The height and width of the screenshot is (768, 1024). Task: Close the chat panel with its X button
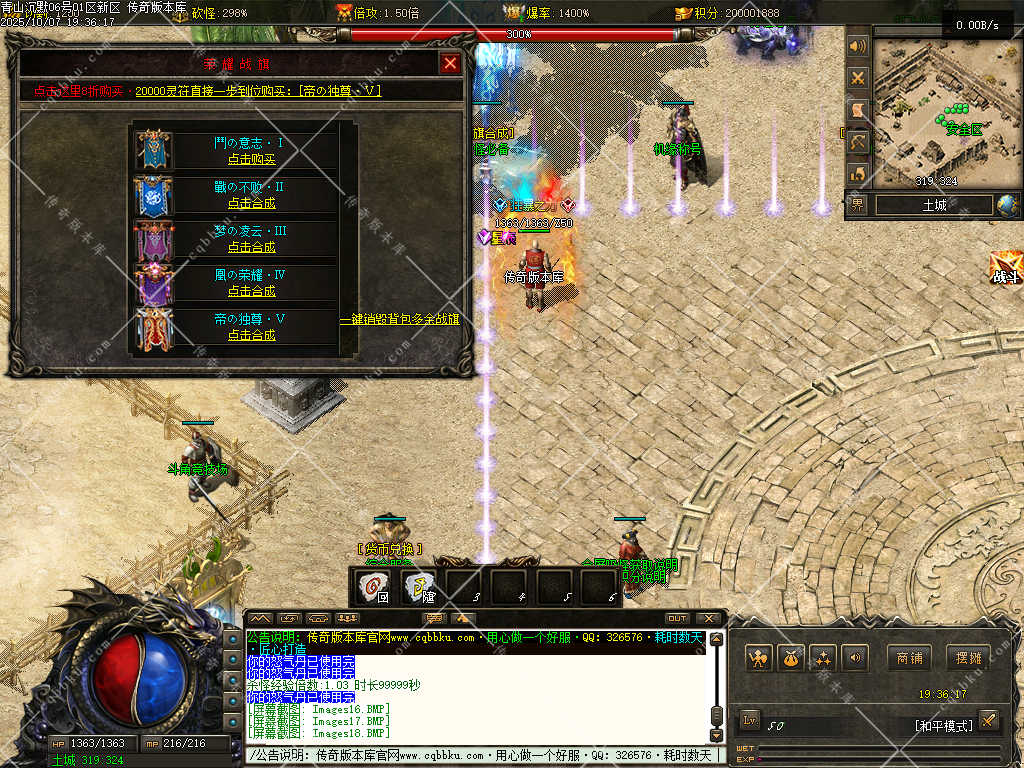[x=708, y=618]
